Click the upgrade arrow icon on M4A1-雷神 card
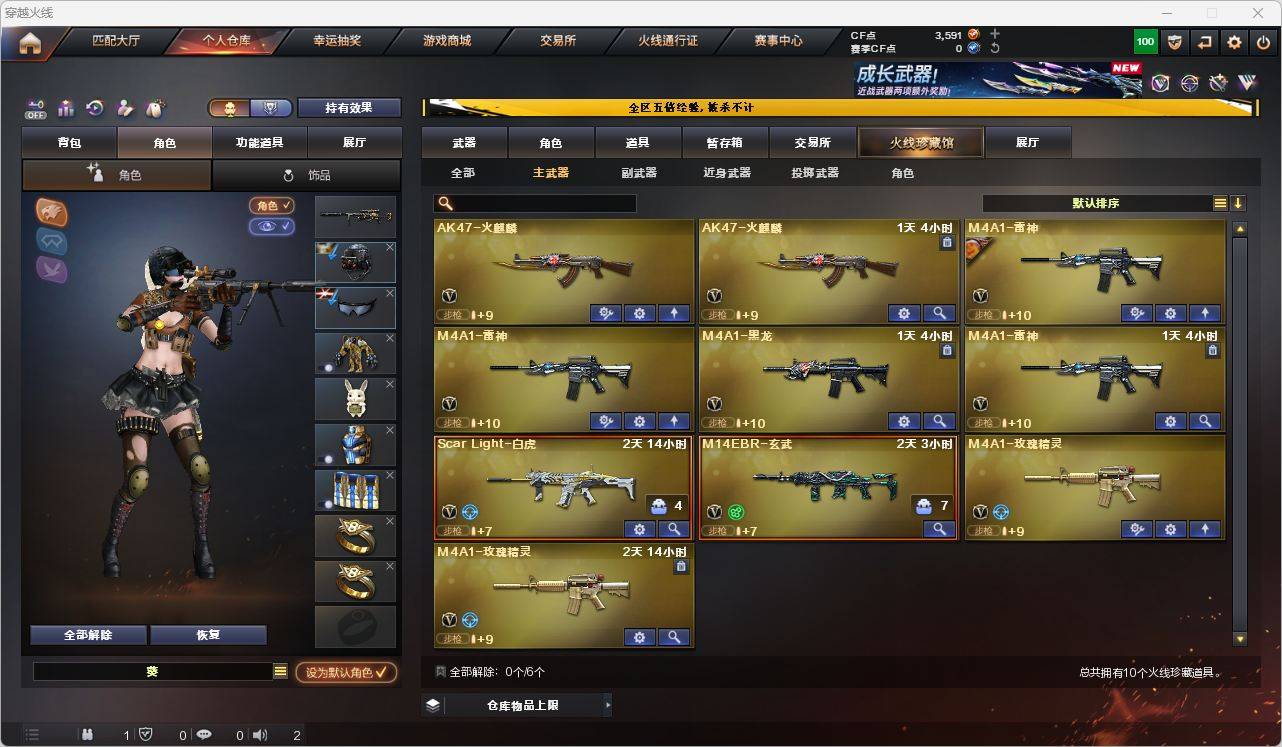Image resolution: width=1282 pixels, height=747 pixels. [1205, 313]
